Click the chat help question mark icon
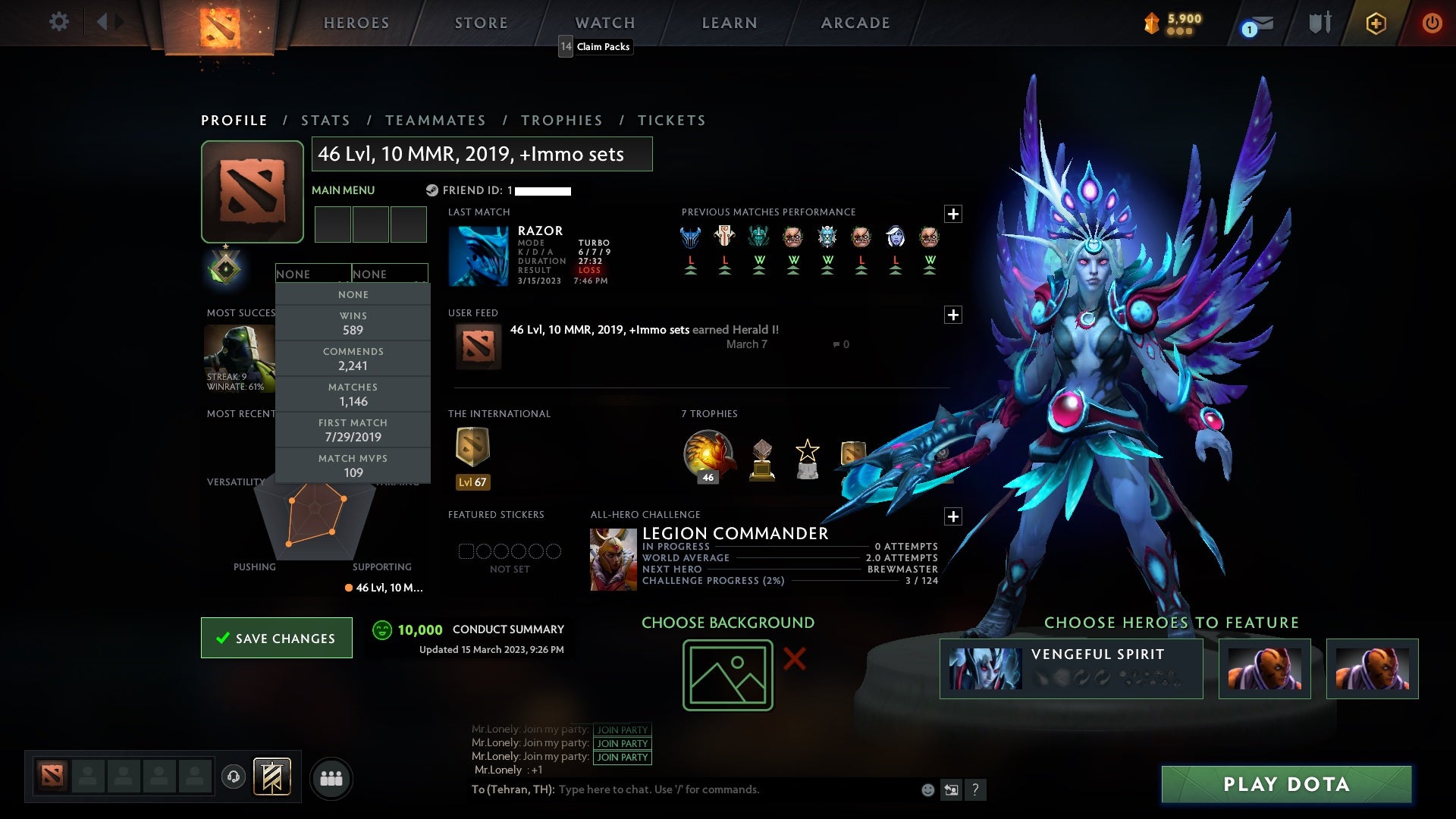This screenshot has width=1456, height=819. (975, 790)
